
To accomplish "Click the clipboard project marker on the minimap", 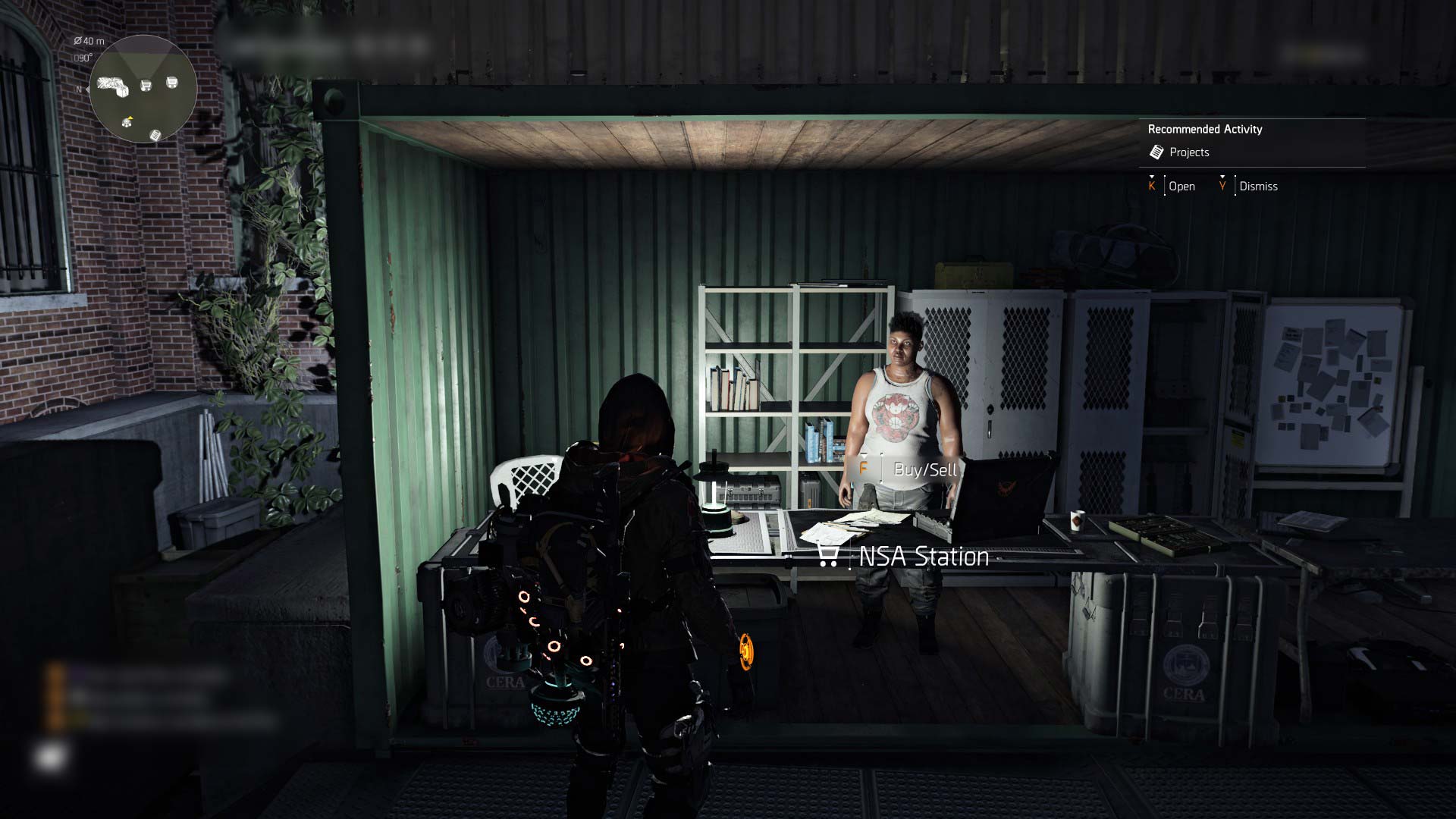I will tap(155, 136).
